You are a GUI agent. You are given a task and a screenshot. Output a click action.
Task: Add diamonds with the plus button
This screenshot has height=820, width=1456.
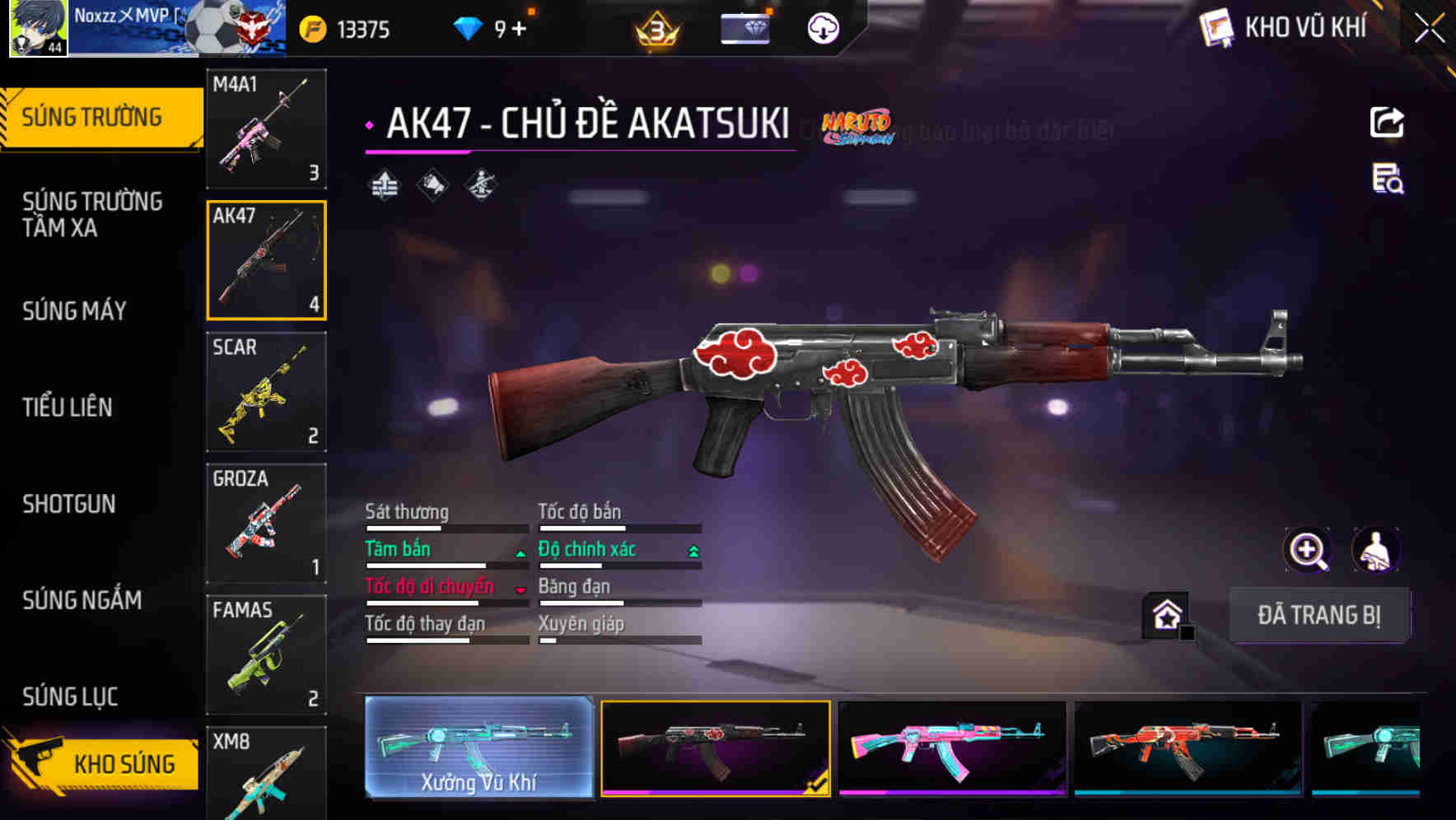(x=519, y=30)
